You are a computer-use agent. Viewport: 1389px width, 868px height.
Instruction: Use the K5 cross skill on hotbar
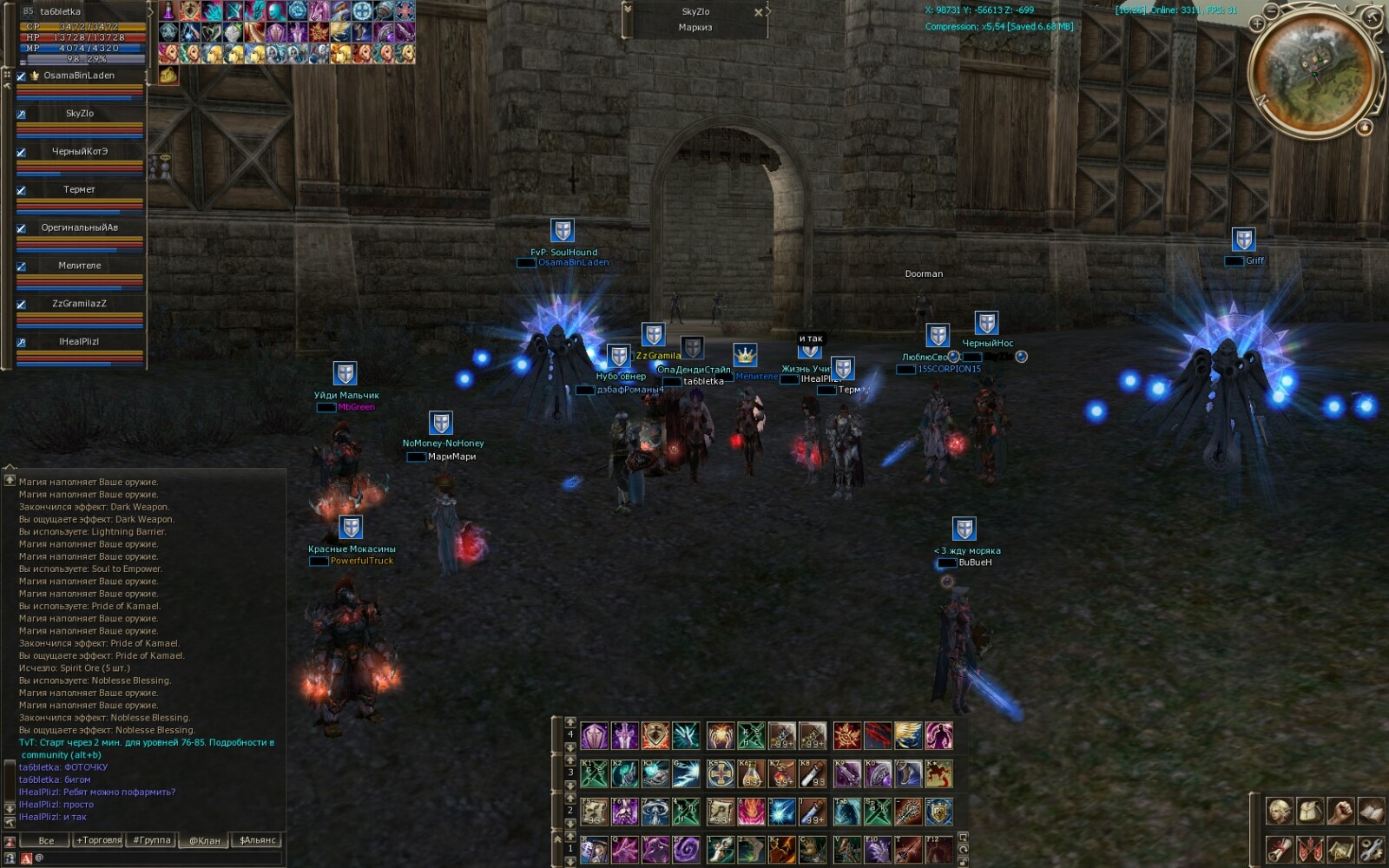(x=720, y=773)
